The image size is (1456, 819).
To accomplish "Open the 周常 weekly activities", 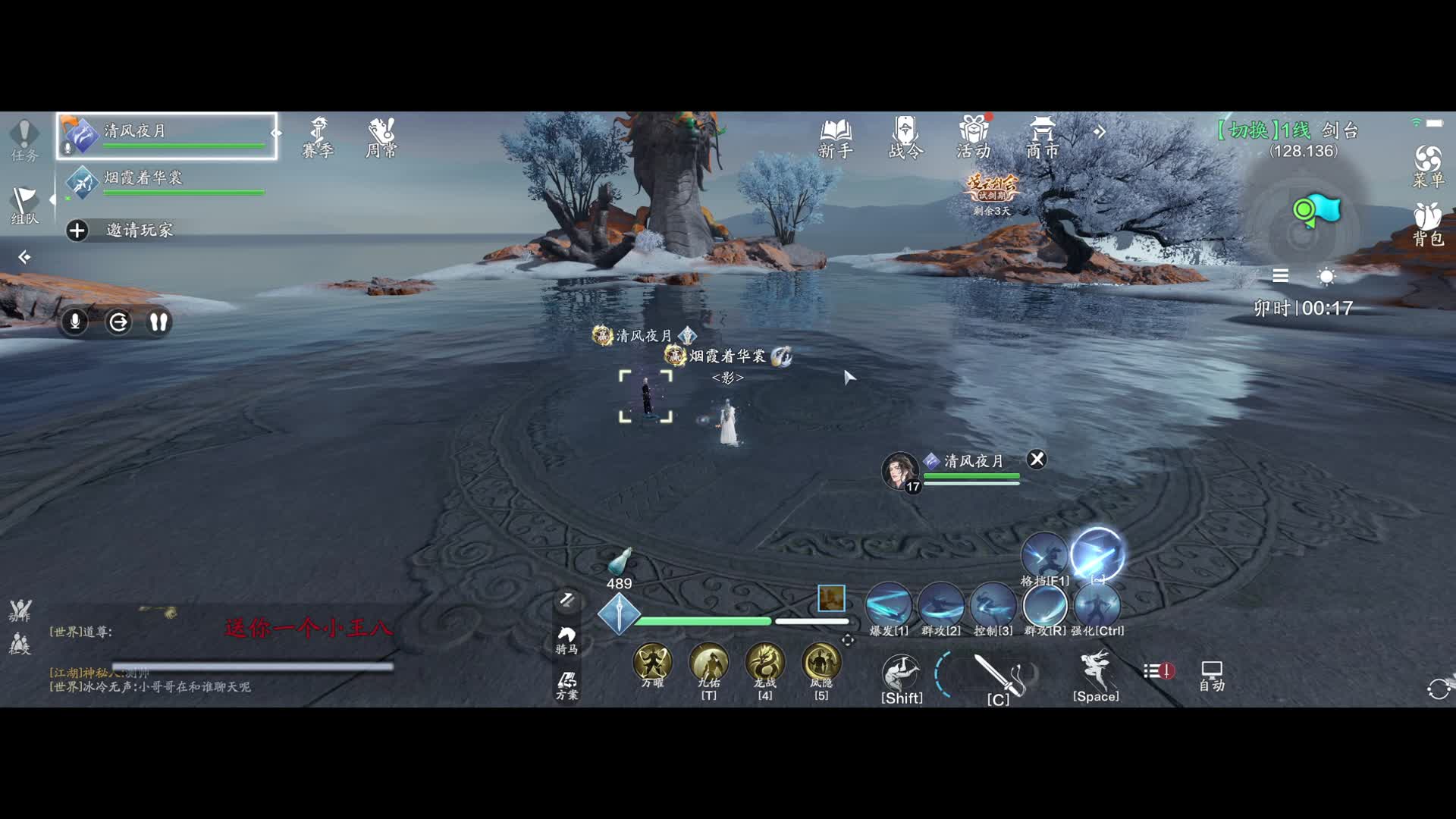I will pyautogui.click(x=381, y=138).
